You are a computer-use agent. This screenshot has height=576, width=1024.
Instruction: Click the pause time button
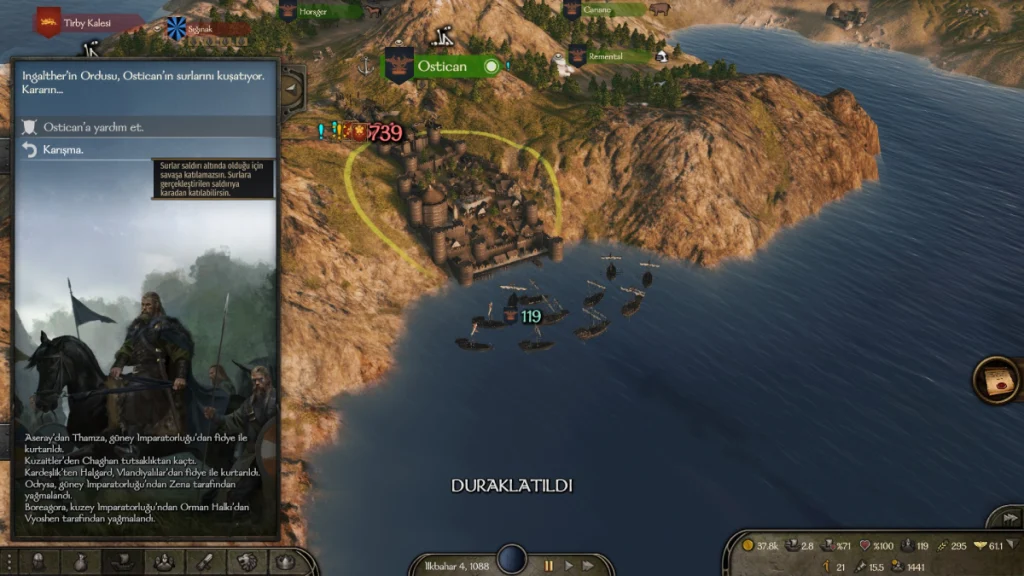(x=548, y=565)
